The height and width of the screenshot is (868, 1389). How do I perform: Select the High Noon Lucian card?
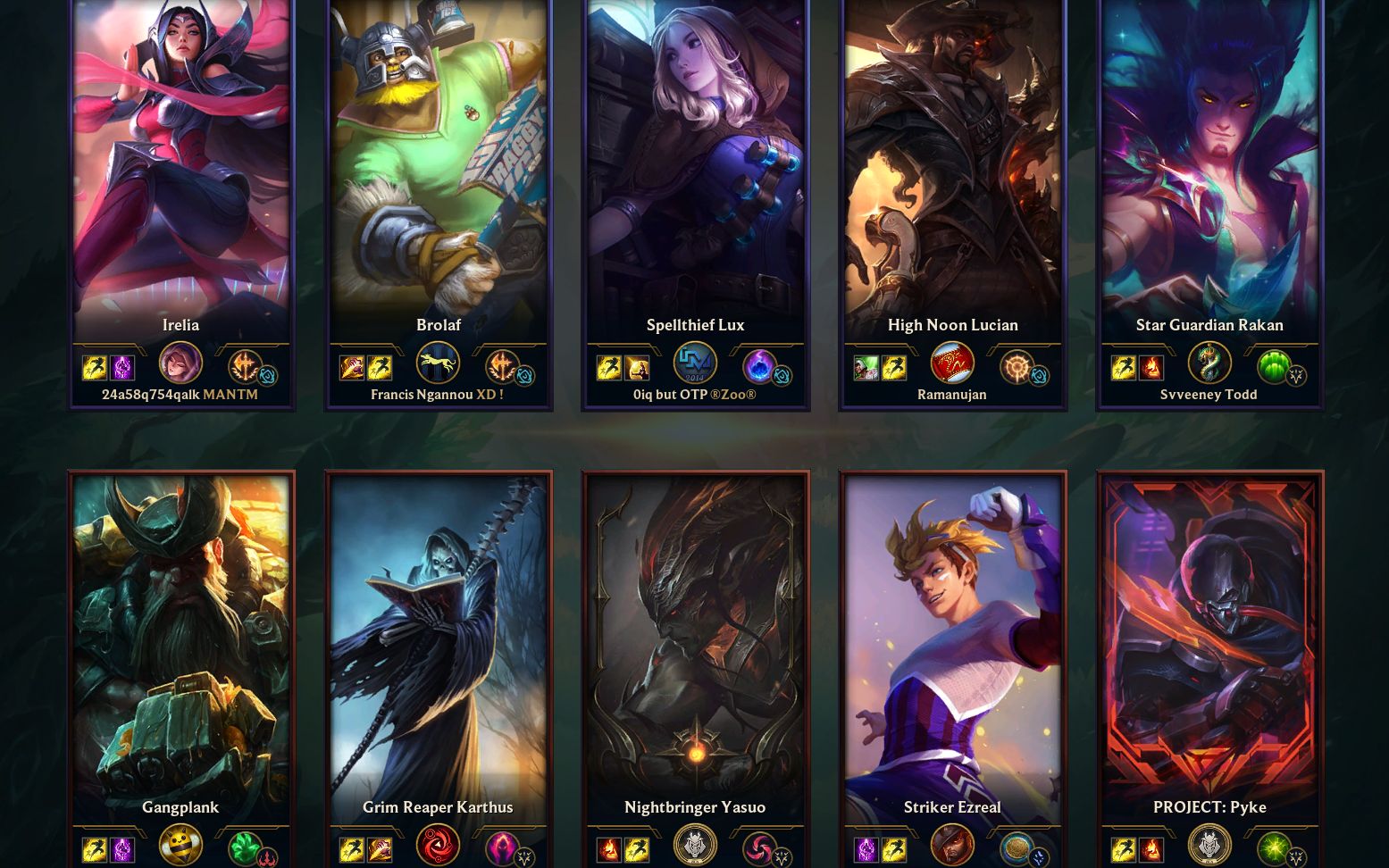952,170
